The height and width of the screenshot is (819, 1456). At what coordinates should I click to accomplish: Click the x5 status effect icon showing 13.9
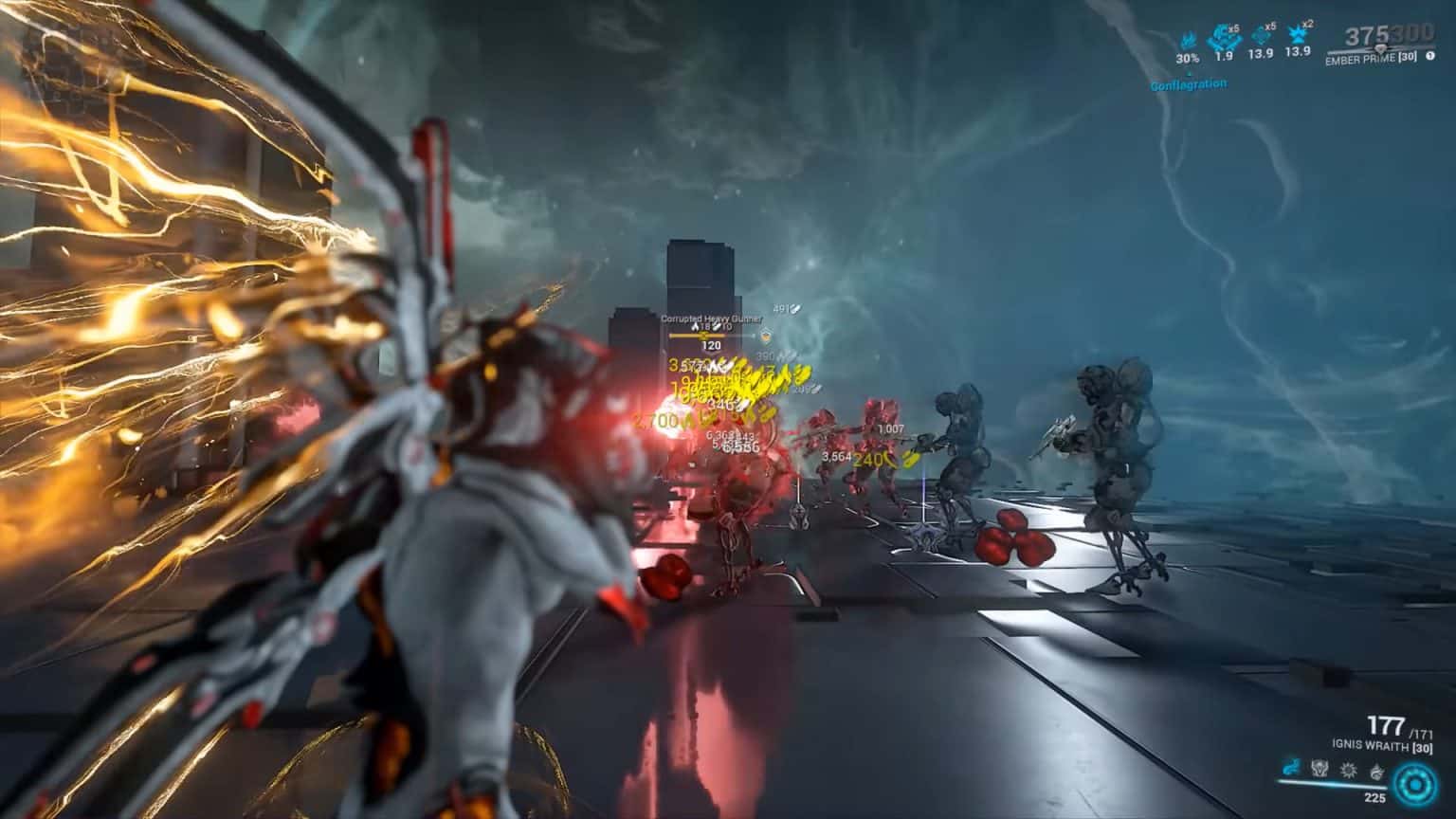1261,38
